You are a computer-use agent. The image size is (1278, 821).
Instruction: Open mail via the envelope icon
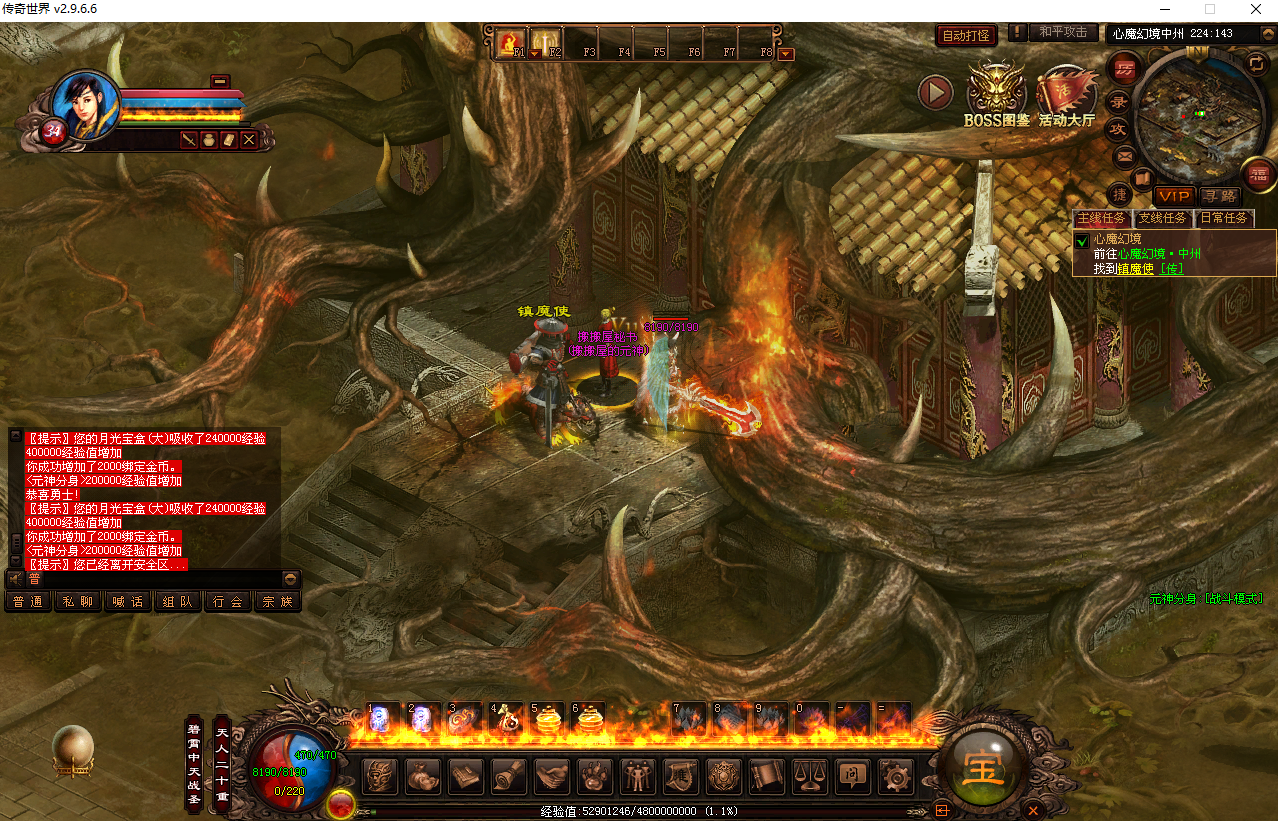click(1125, 156)
